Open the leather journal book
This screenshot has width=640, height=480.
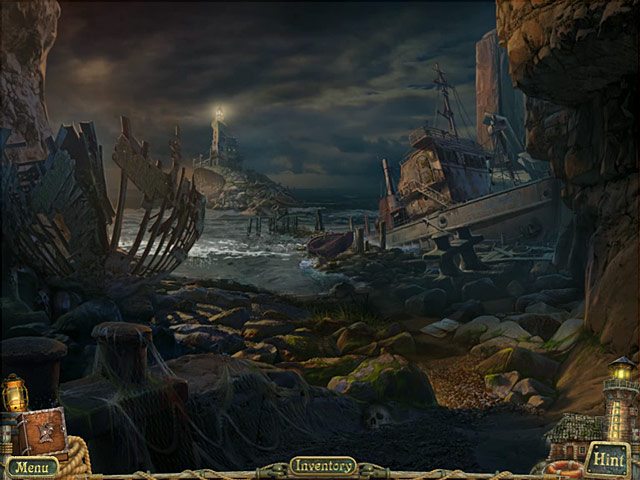pyautogui.click(x=41, y=431)
